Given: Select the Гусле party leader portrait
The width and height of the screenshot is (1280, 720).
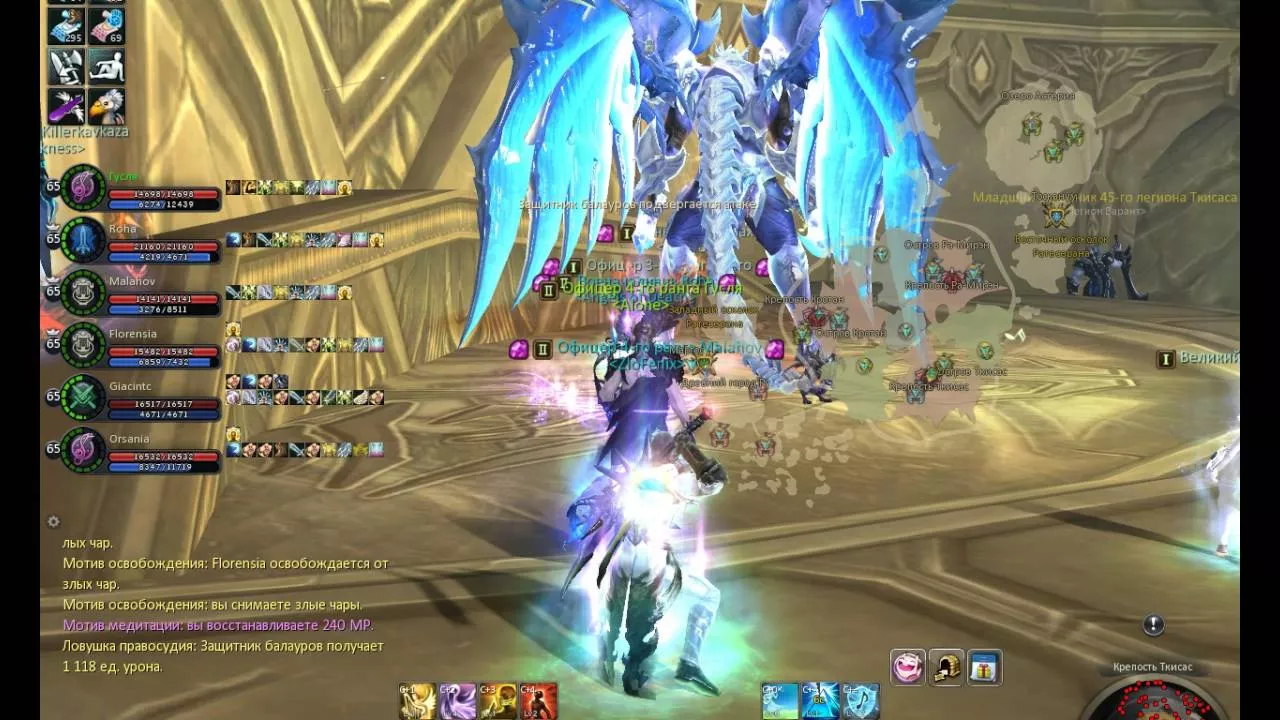Looking at the screenshot, I should (82, 189).
